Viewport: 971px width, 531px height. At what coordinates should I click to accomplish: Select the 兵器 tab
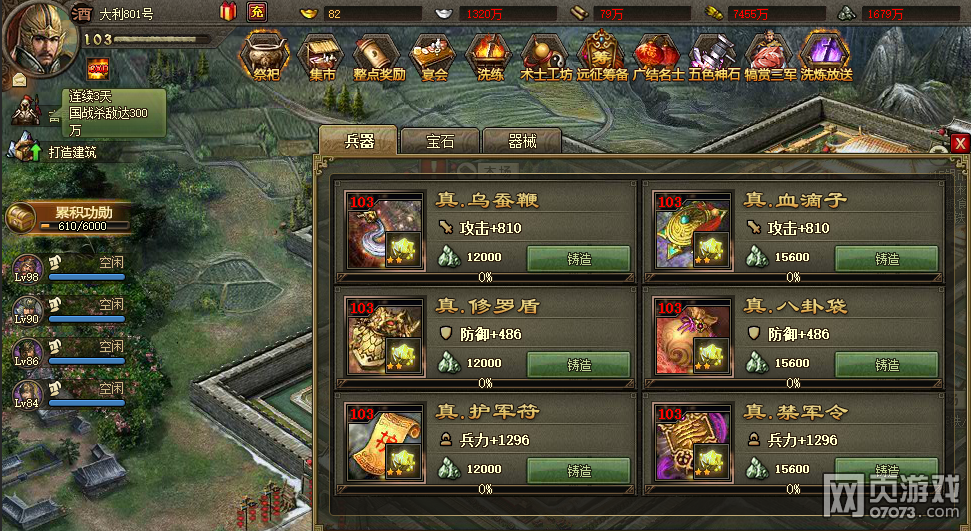[358, 141]
